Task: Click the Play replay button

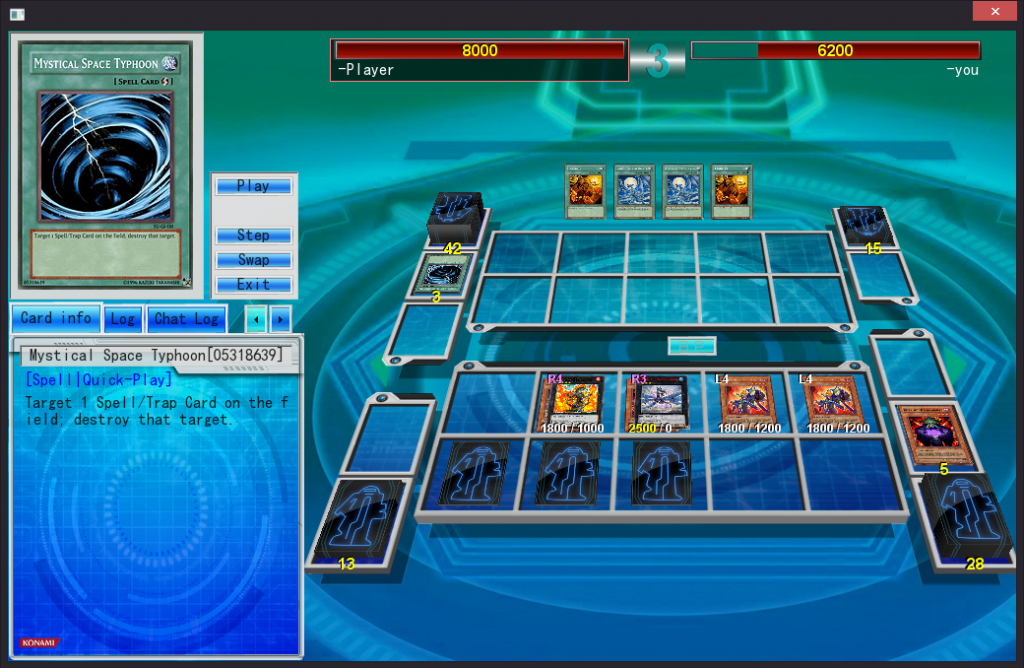Action: (x=253, y=186)
